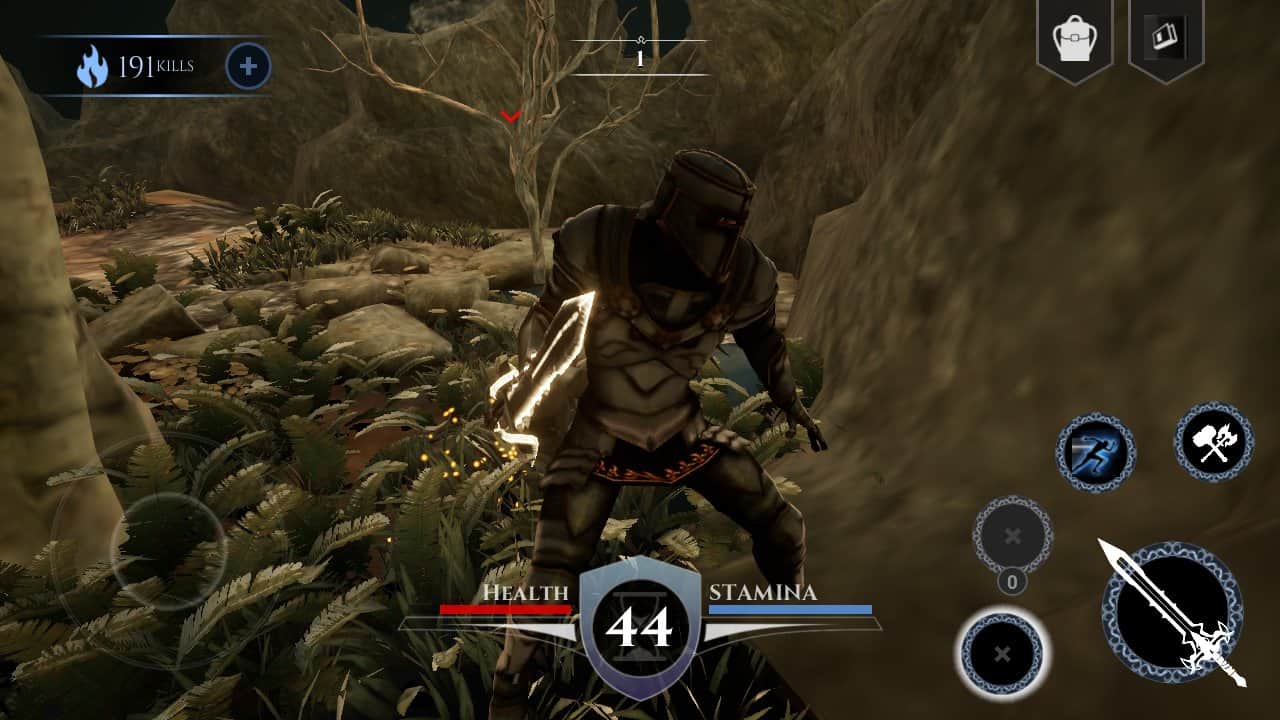This screenshot has height=720, width=1280.
Task: Select the empty slot with zero count
Action: point(1012,536)
